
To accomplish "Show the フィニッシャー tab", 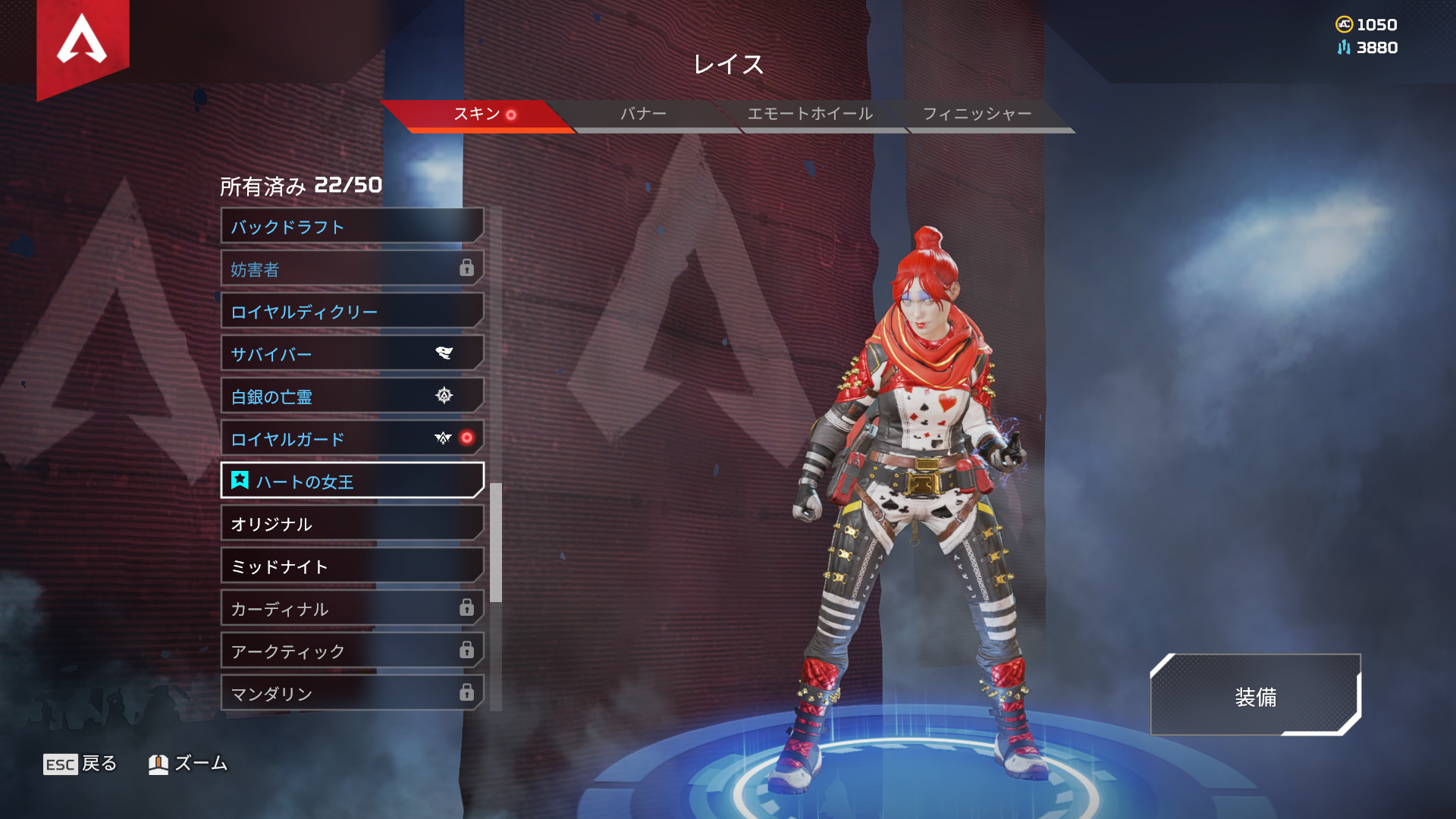I will (977, 115).
